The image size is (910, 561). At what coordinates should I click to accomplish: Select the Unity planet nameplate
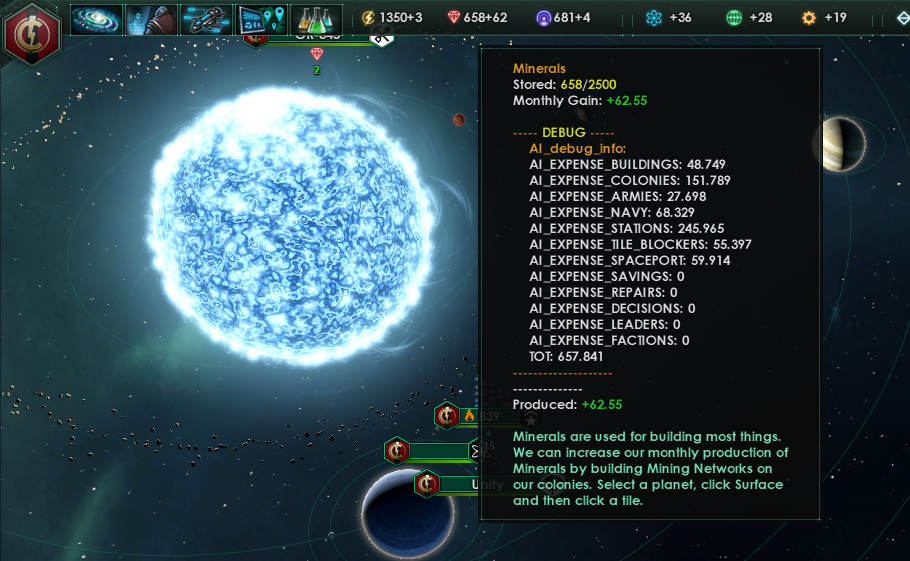470,485
